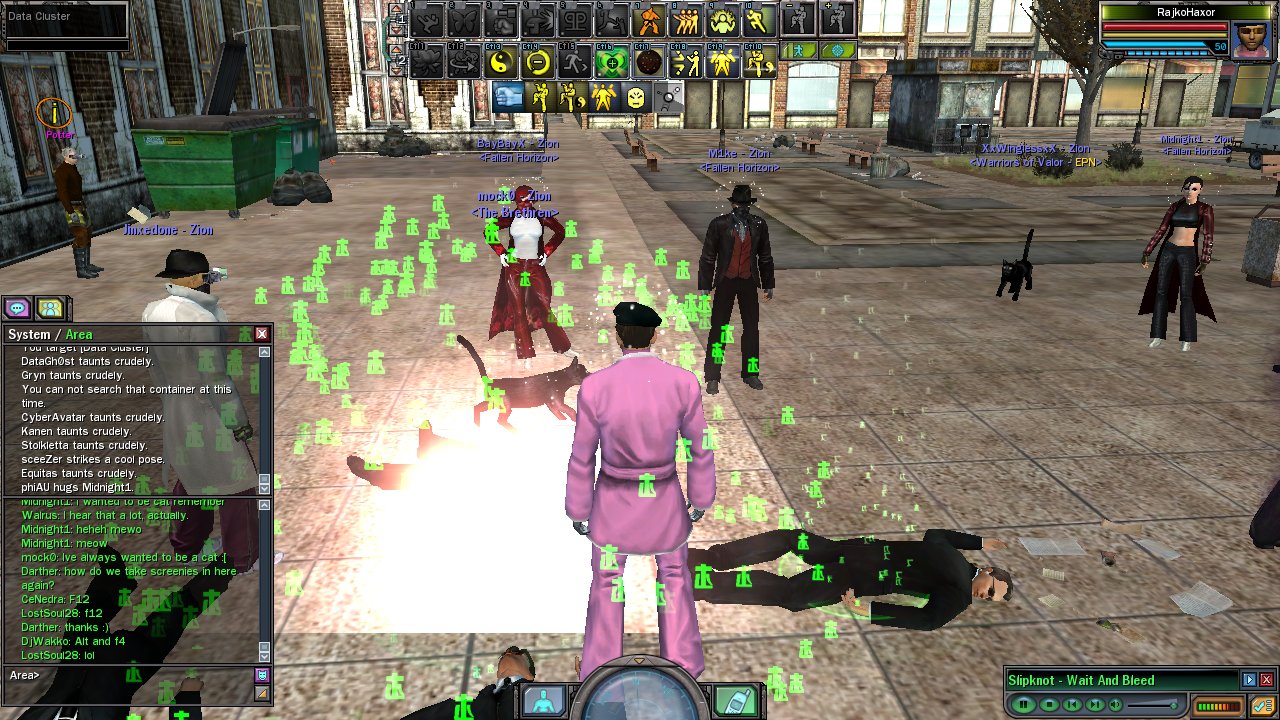Screen dimensions: 1280x720
Task: Skip to the next music track
Action: tap(1095, 705)
